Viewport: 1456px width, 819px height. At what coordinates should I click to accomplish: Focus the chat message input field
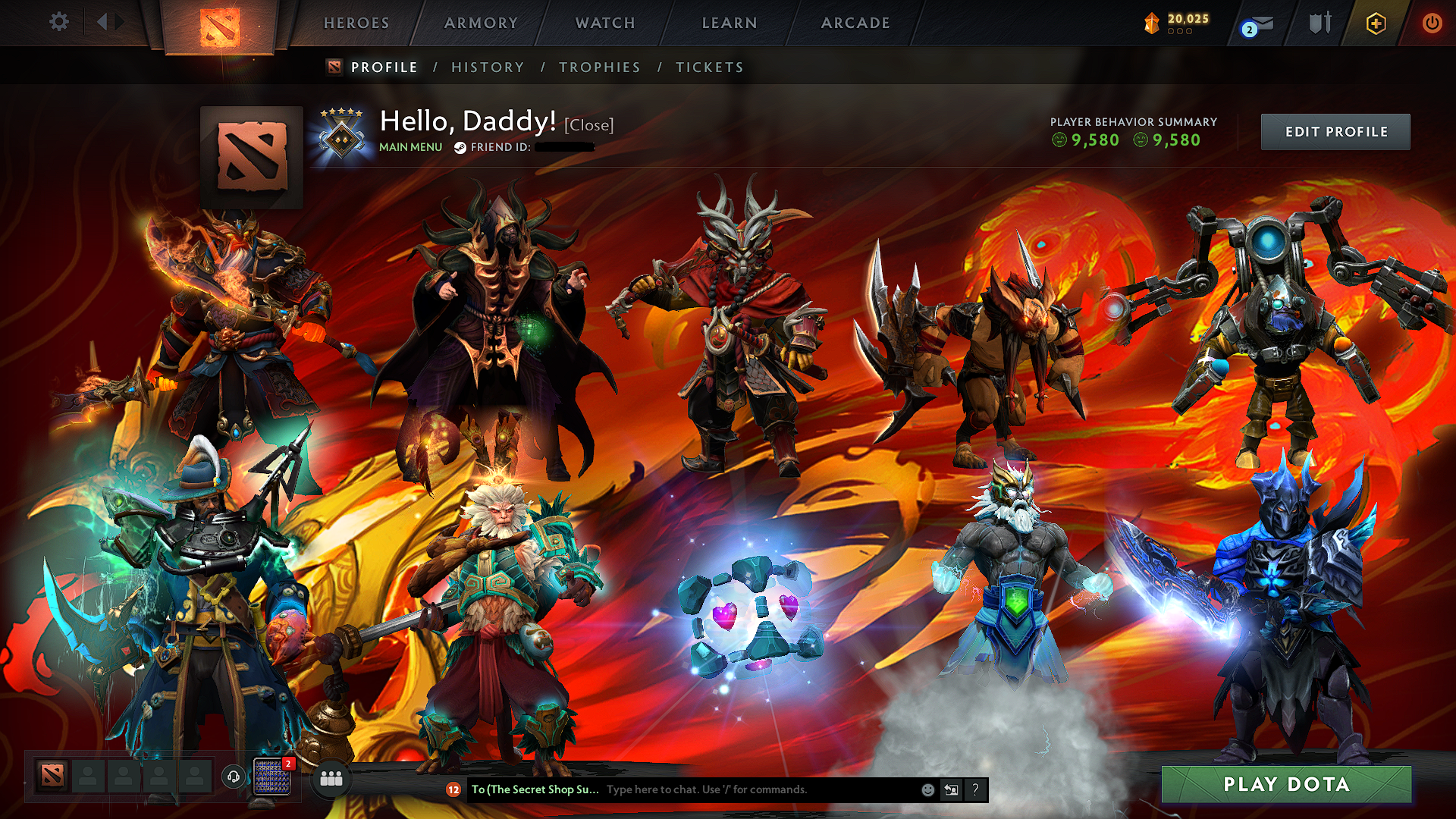(x=758, y=789)
